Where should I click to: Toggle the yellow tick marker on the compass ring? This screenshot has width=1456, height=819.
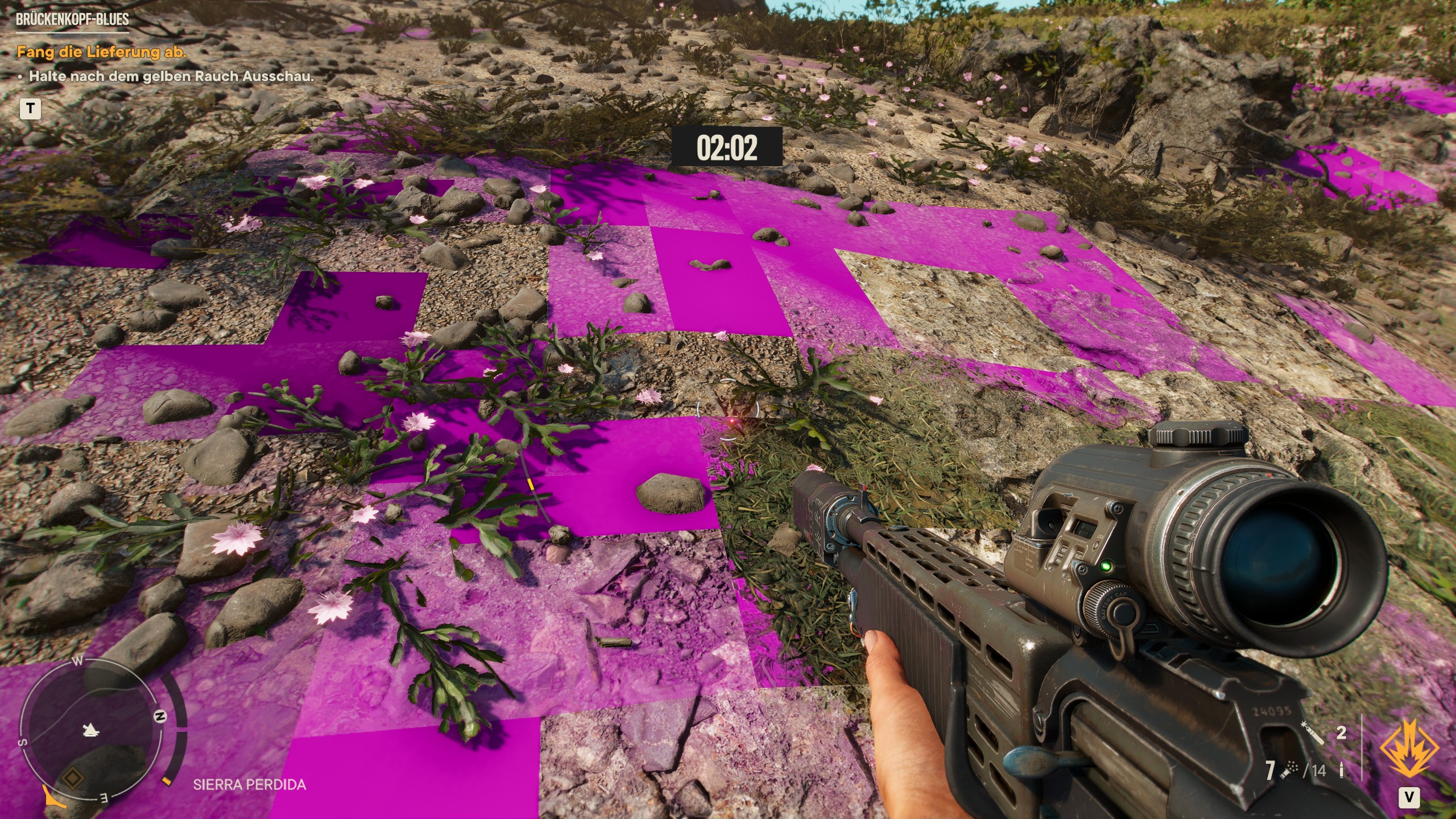[166, 780]
